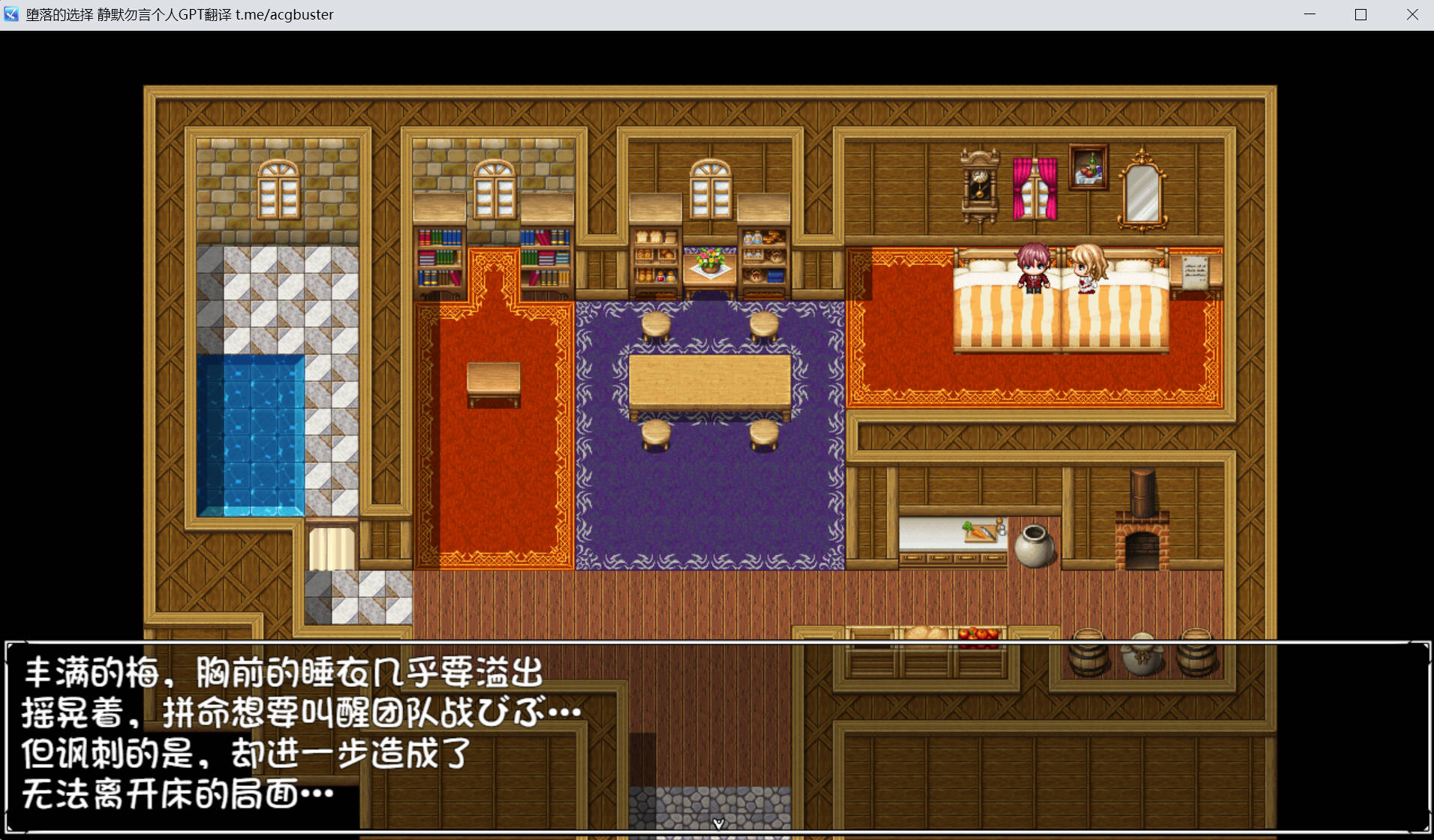Close the game window

[x=1411, y=14]
